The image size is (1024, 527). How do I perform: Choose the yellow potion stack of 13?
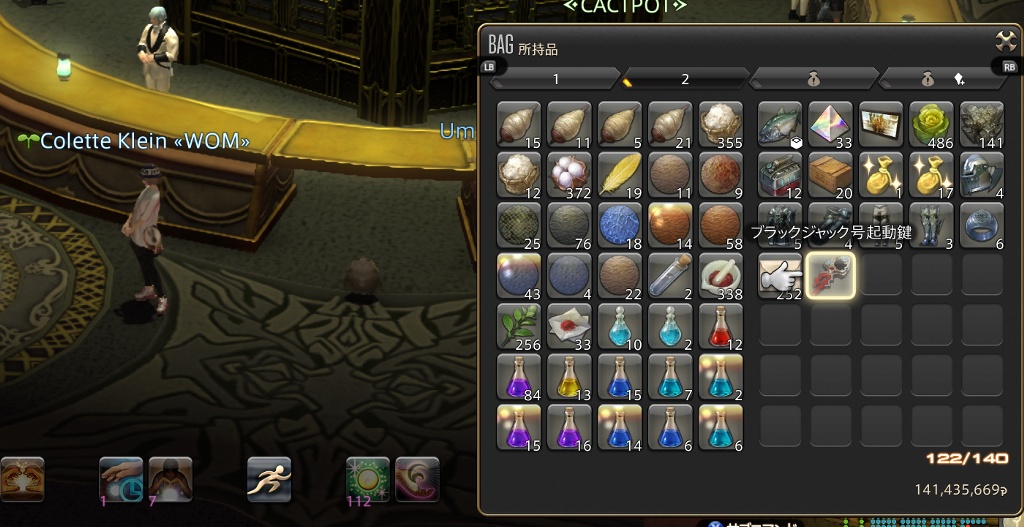tap(569, 376)
